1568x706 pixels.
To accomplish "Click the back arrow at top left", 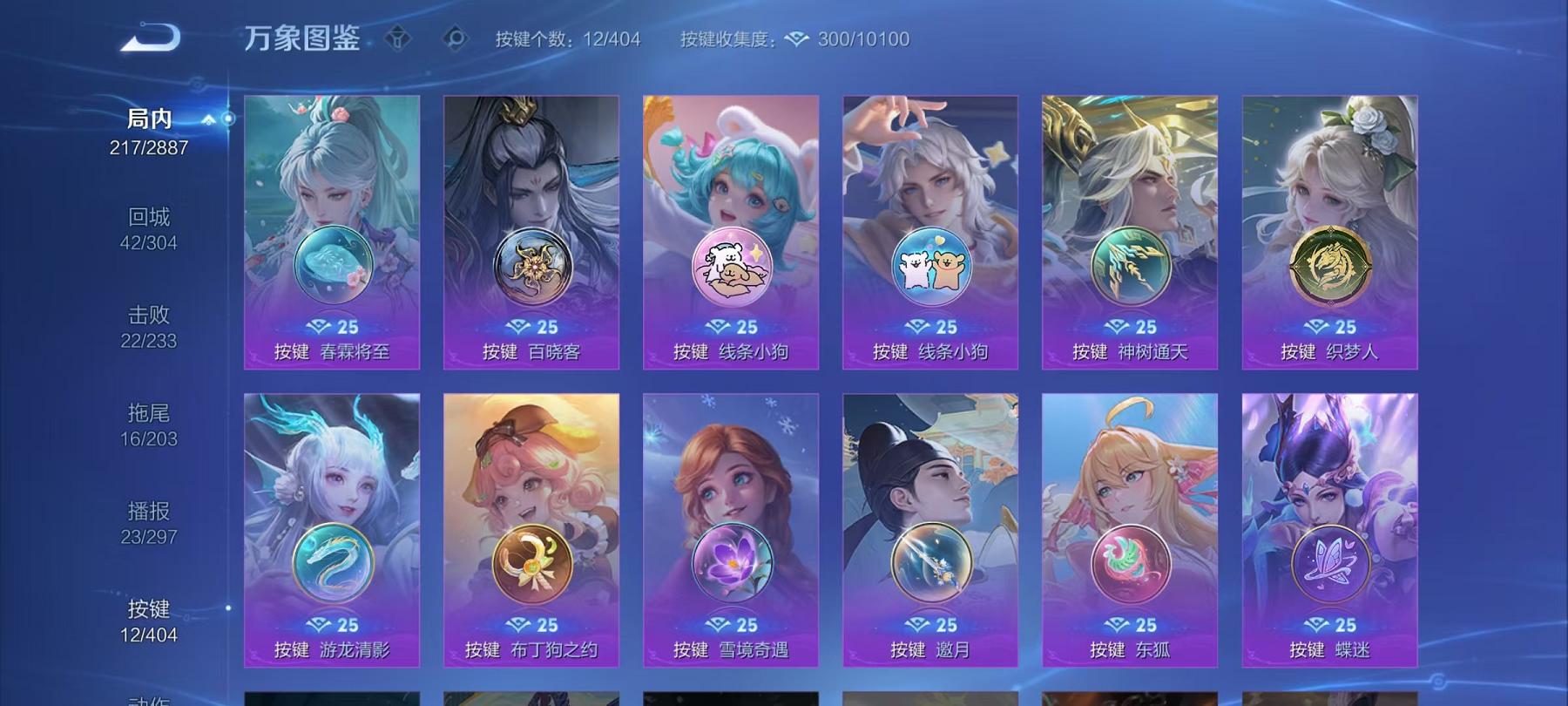I will pos(152,37).
